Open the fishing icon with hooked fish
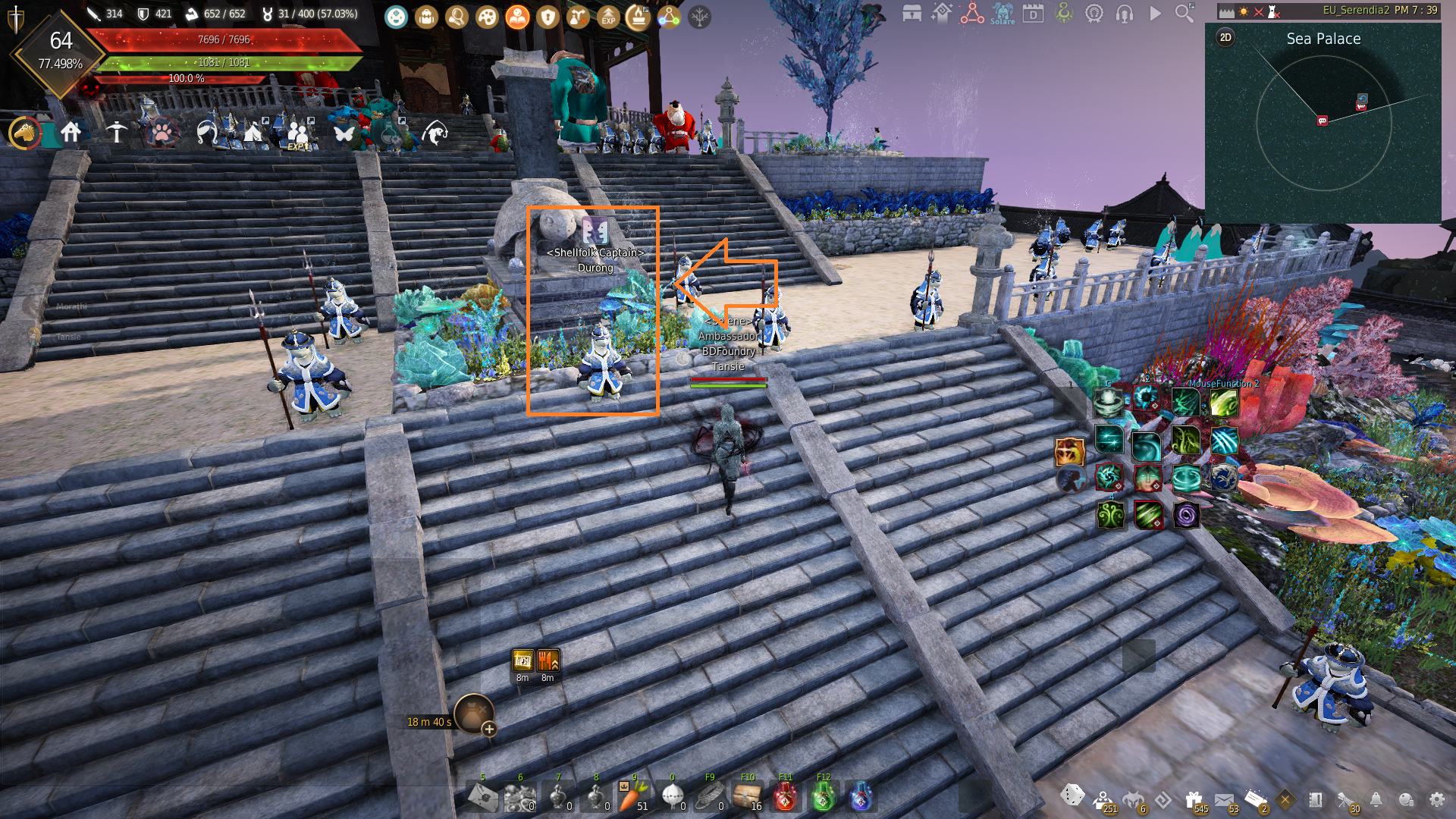Screen dimensions: 1456x819 point(435,133)
